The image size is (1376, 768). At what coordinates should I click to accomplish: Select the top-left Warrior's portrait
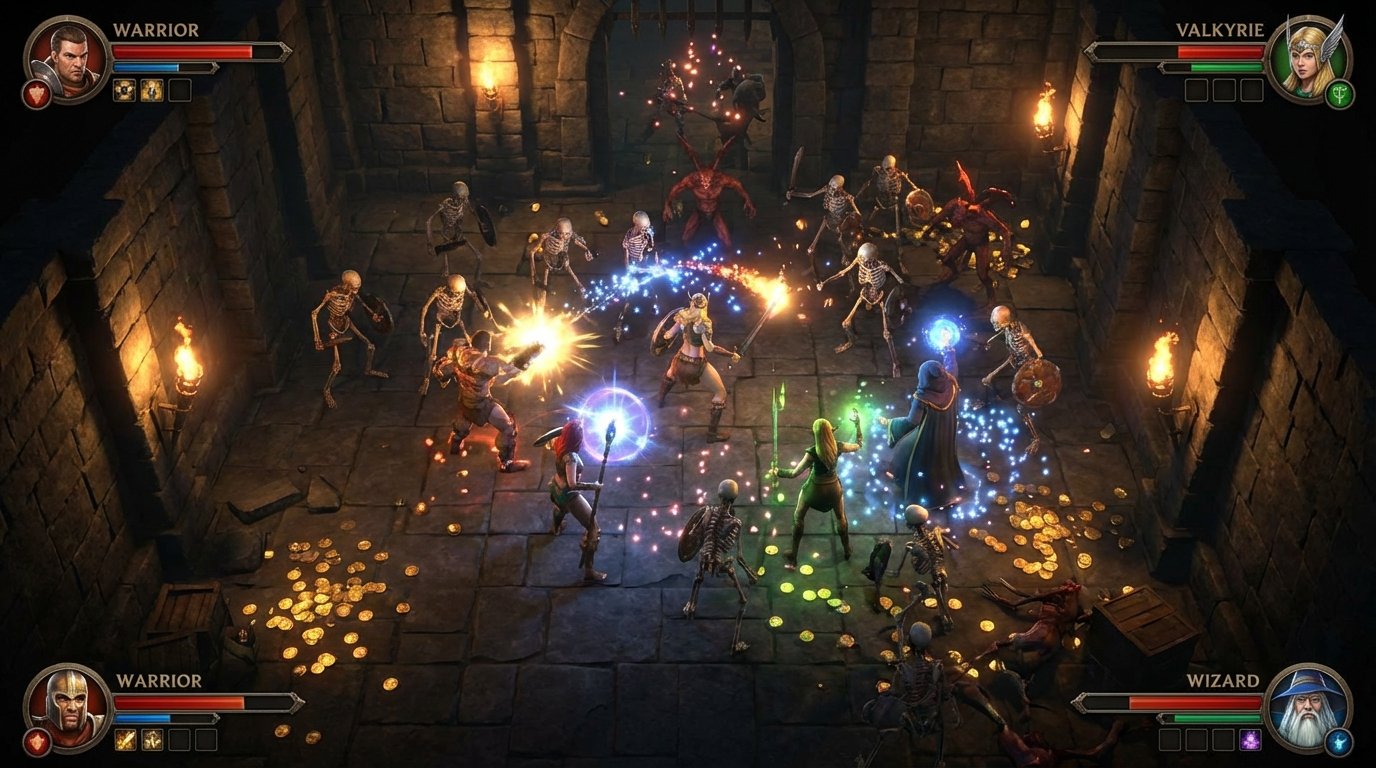[65, 61]
